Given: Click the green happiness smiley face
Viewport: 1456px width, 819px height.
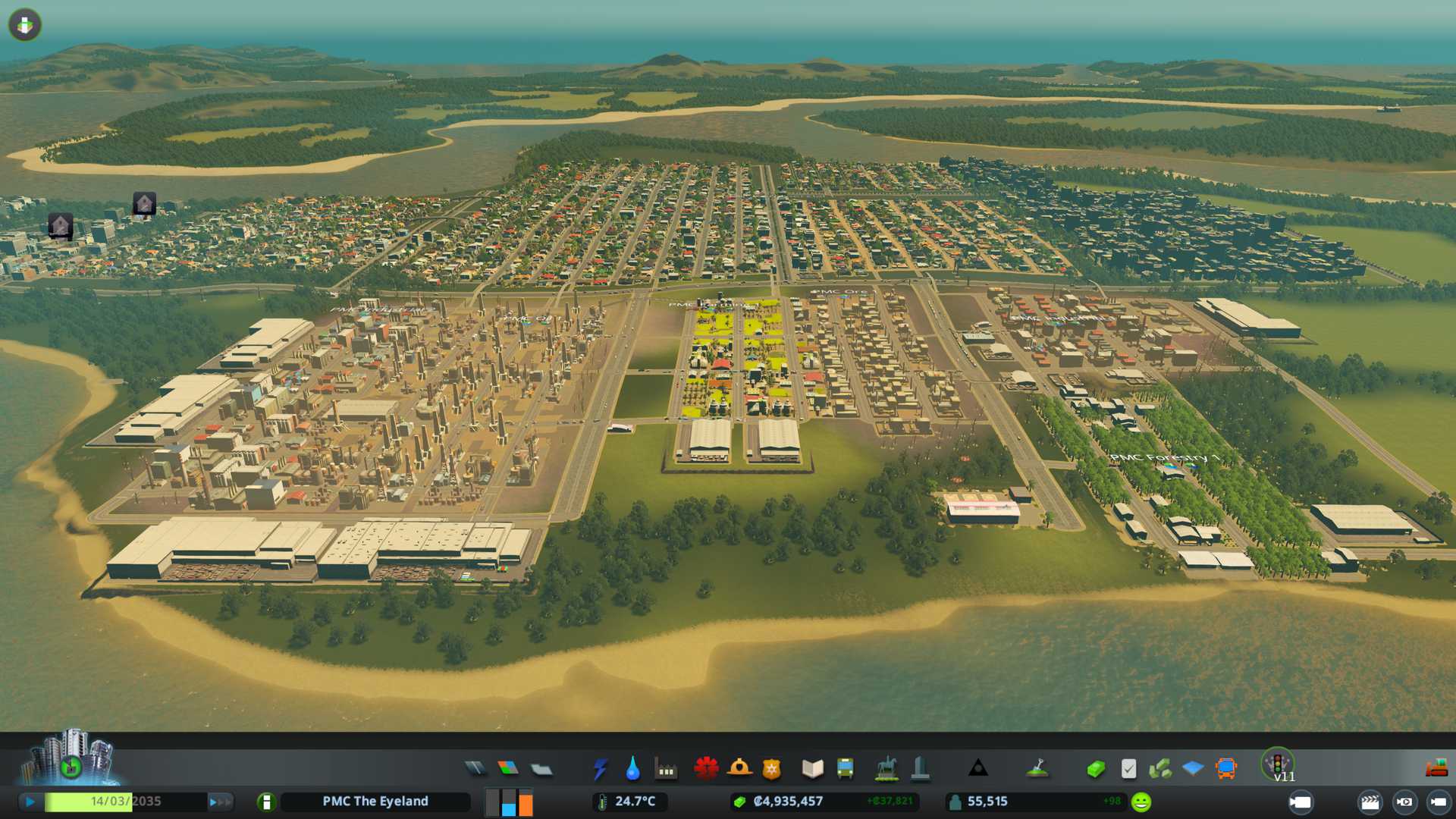Looking at the screenshot, I should coord(1141,802).
